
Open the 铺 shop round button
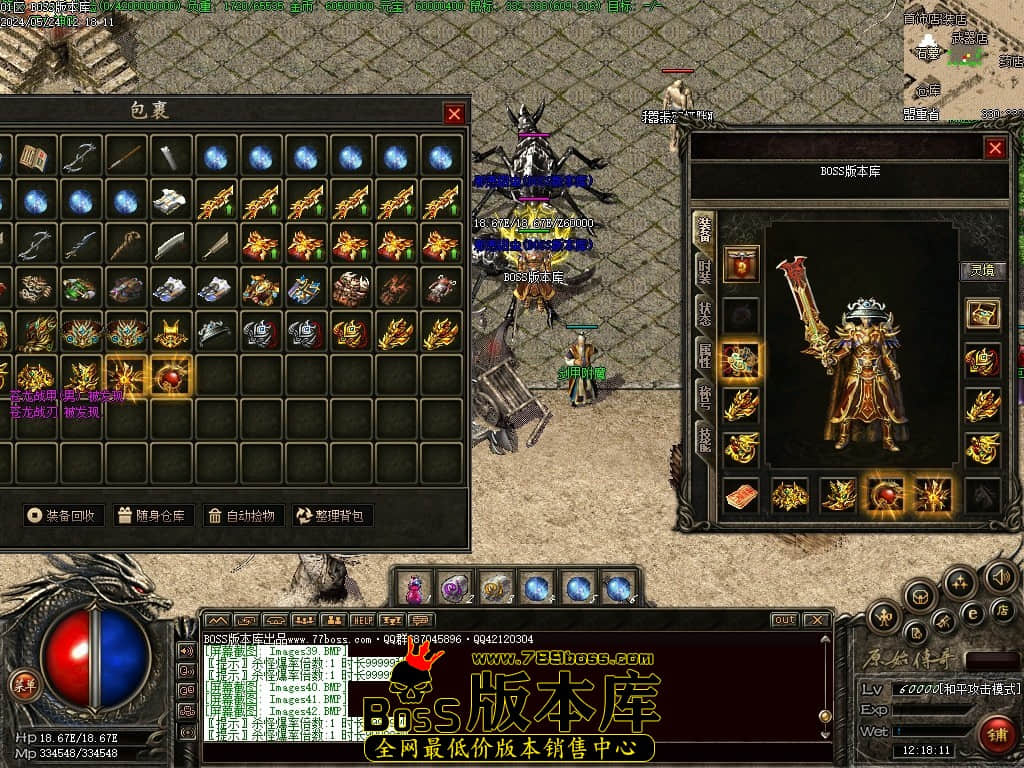pyautogui.click(x=995, y=734)
